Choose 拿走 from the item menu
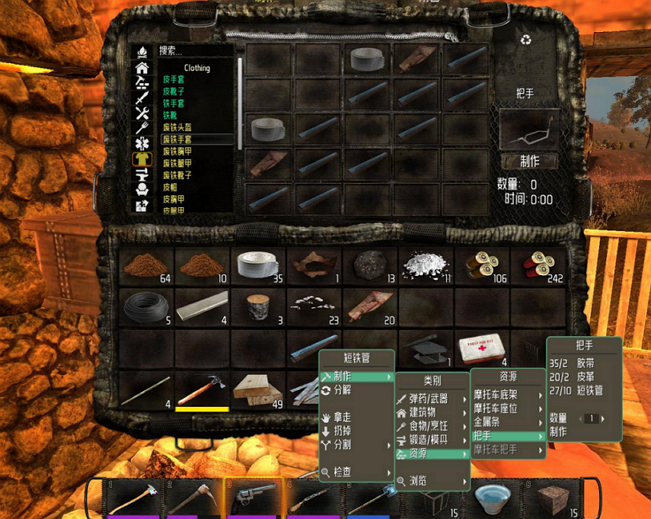The height and width of the screenshot is (519, 651). pyautogui.click(x=343, y=416)
